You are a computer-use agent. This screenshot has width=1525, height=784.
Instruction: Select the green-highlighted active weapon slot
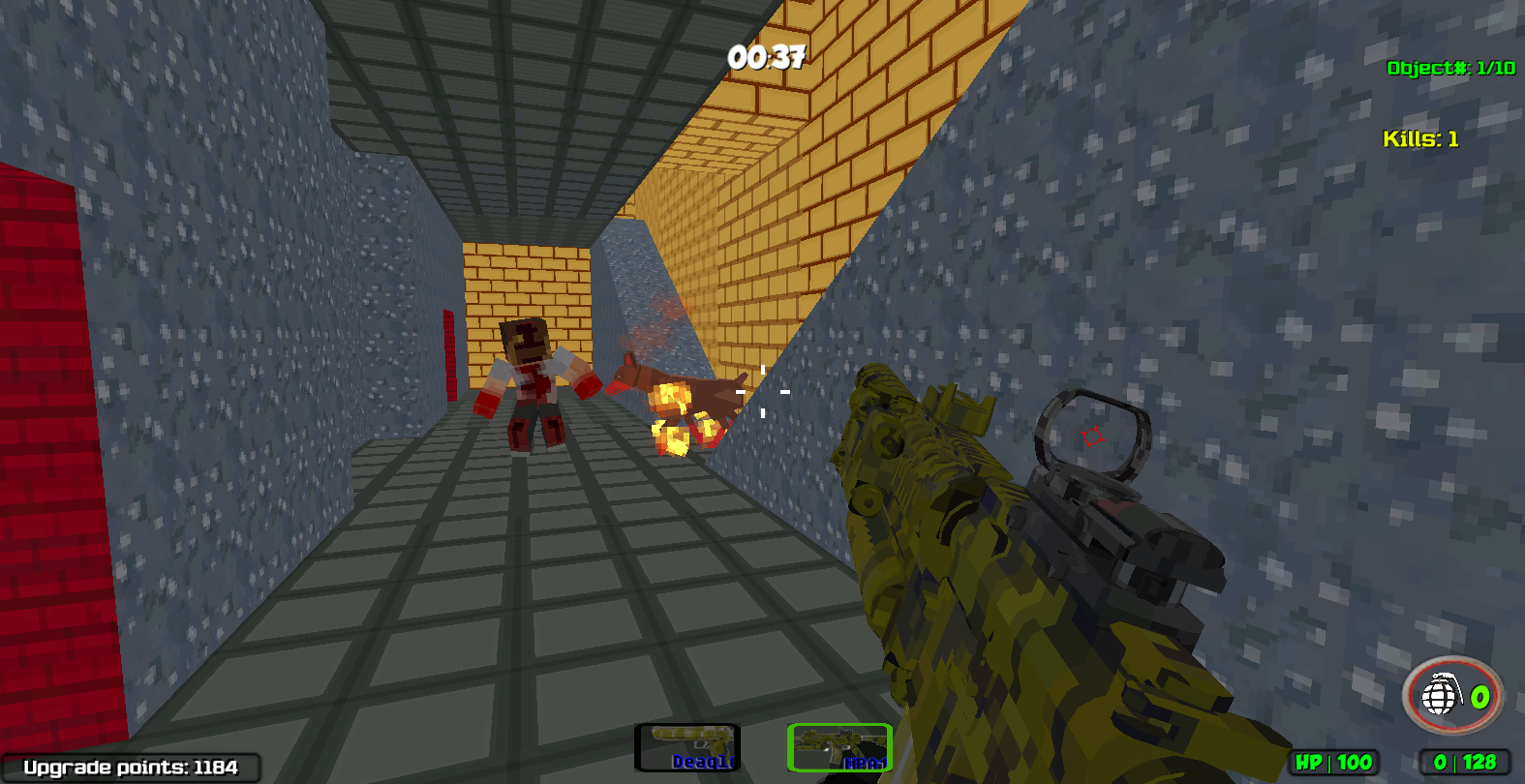839,745
